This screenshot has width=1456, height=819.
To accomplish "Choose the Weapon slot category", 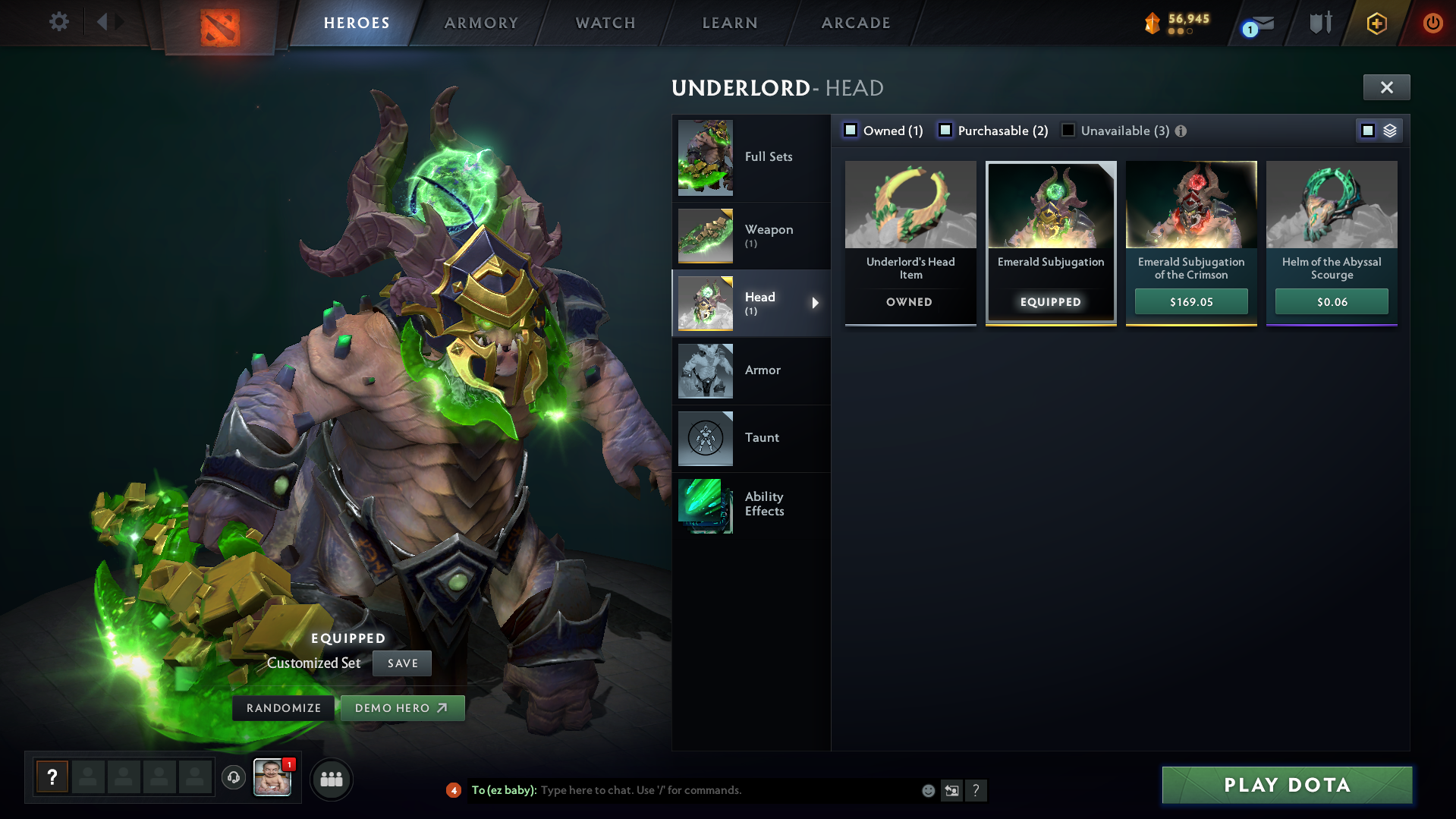I will 751,236.
